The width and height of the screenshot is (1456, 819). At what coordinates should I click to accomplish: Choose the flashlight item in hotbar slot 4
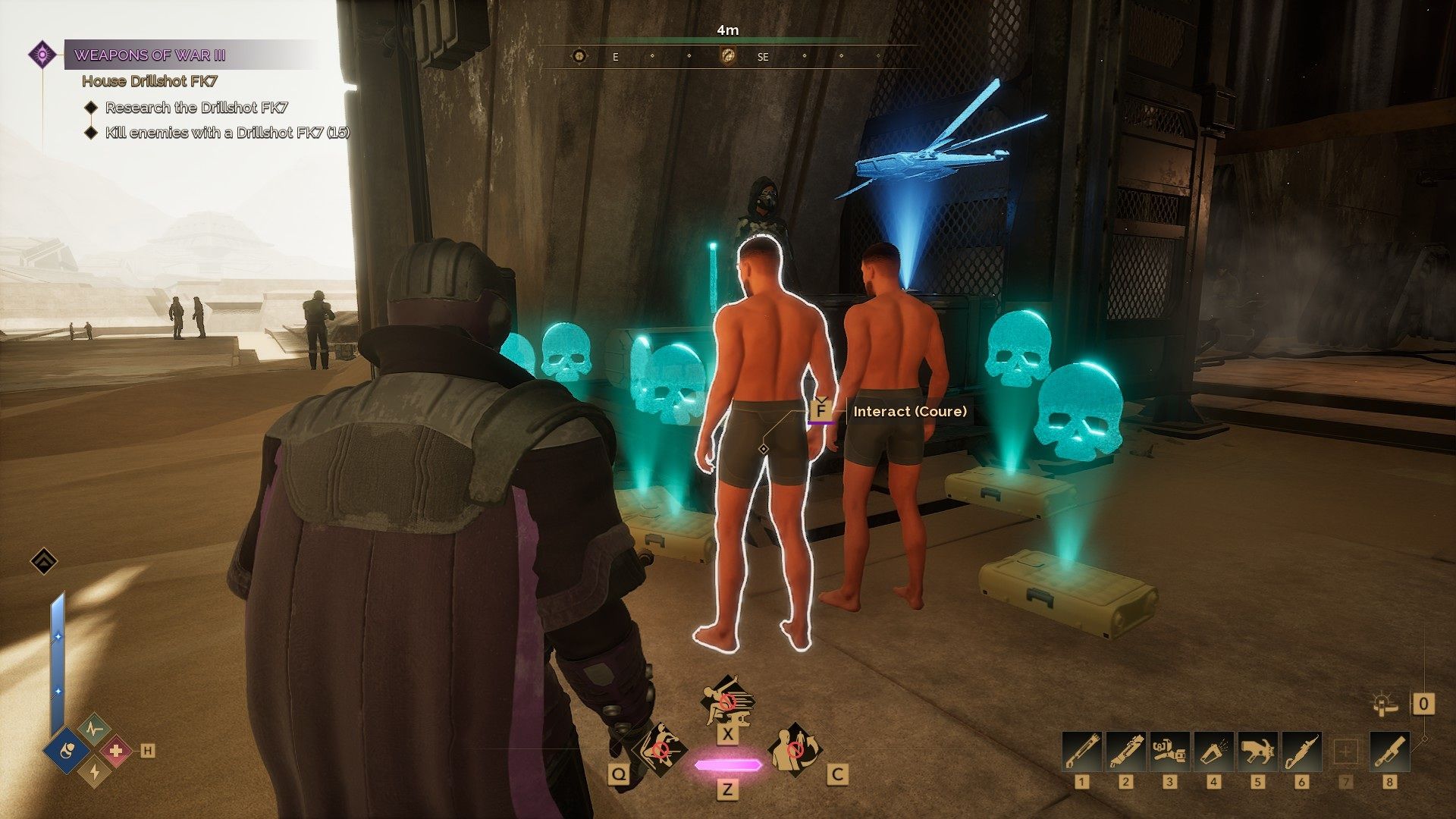coord(1213,752)
